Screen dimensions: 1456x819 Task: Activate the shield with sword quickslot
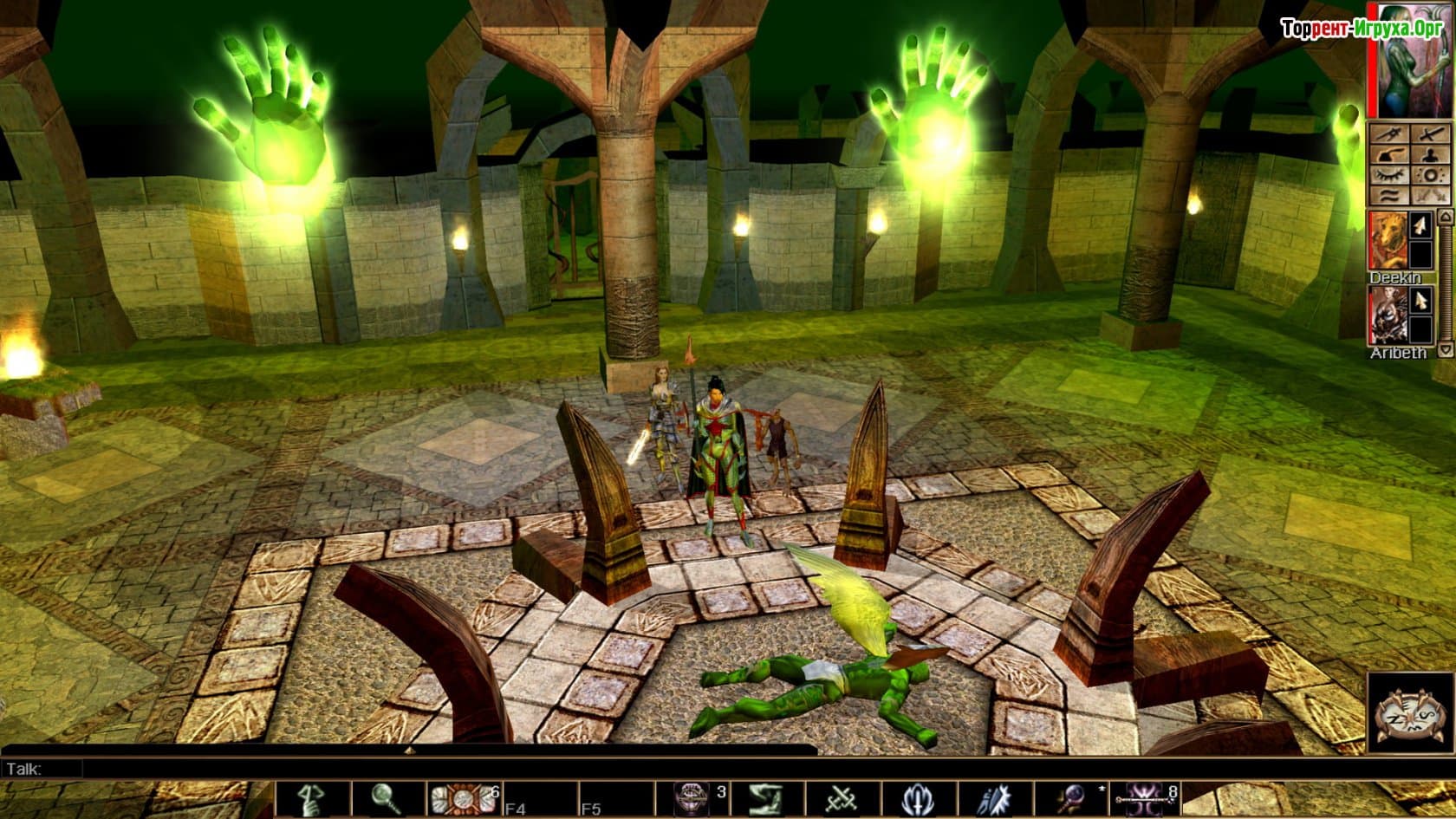click(918, 799)
